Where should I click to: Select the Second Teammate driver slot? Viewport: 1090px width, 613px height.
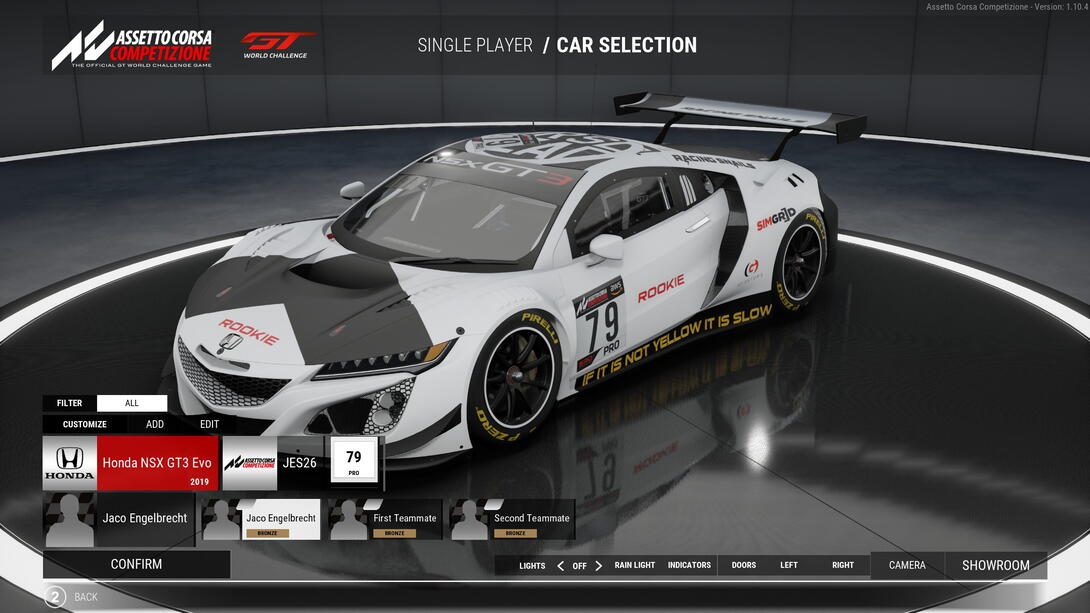point(512,520)
